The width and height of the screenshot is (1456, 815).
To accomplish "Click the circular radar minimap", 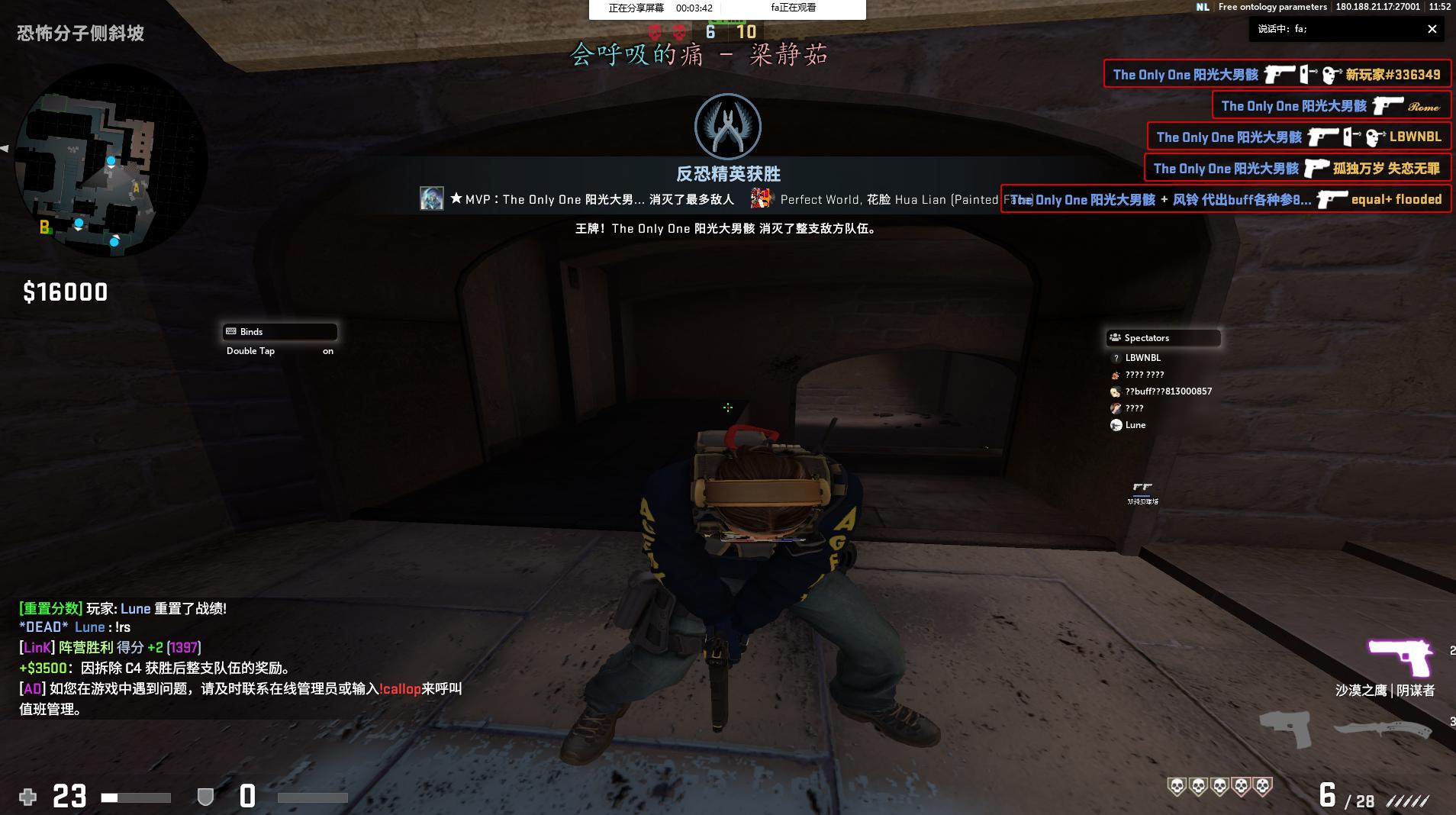I will (x=111, y=162).
